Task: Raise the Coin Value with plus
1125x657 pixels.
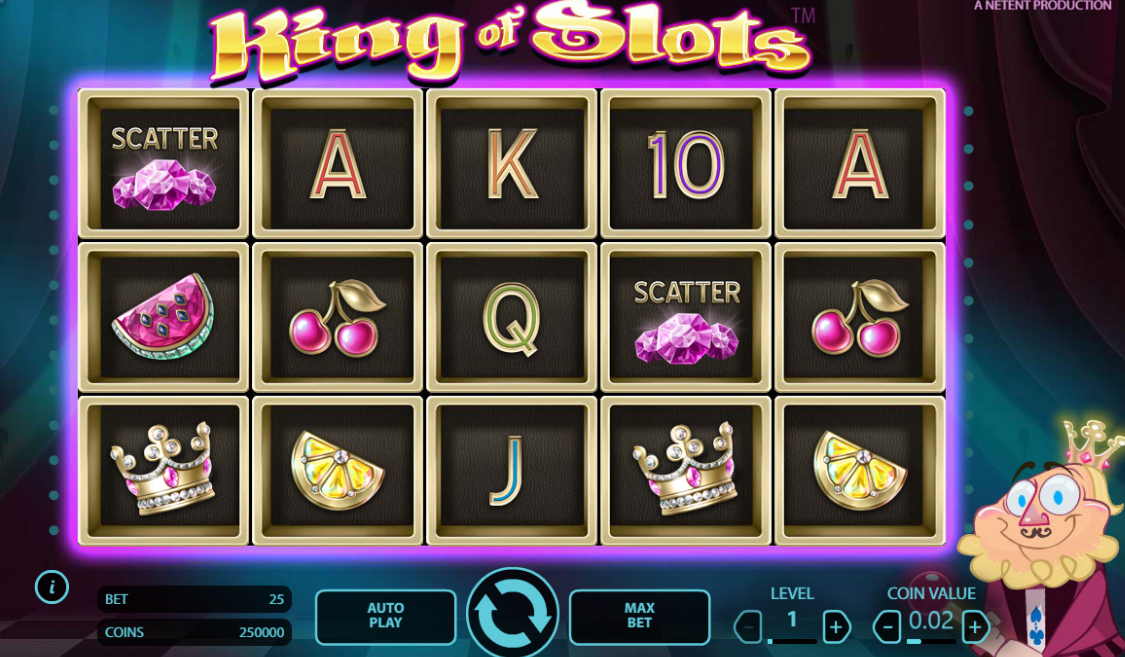Action: [976, 627]
